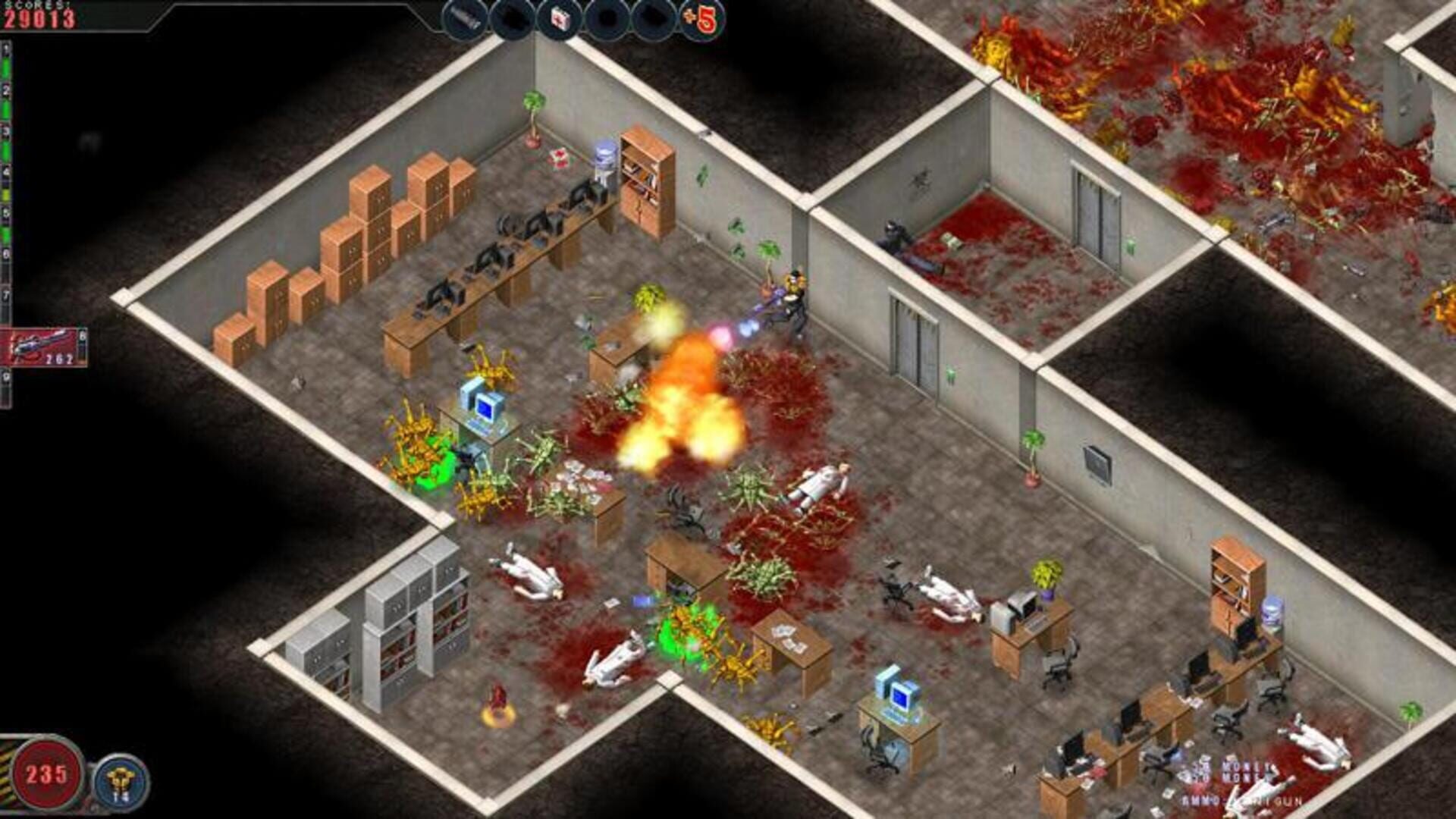Click the +5 bonus indicator on the quick bar
This screenshot has width=1456, height=819.
(x=703, y=17)
